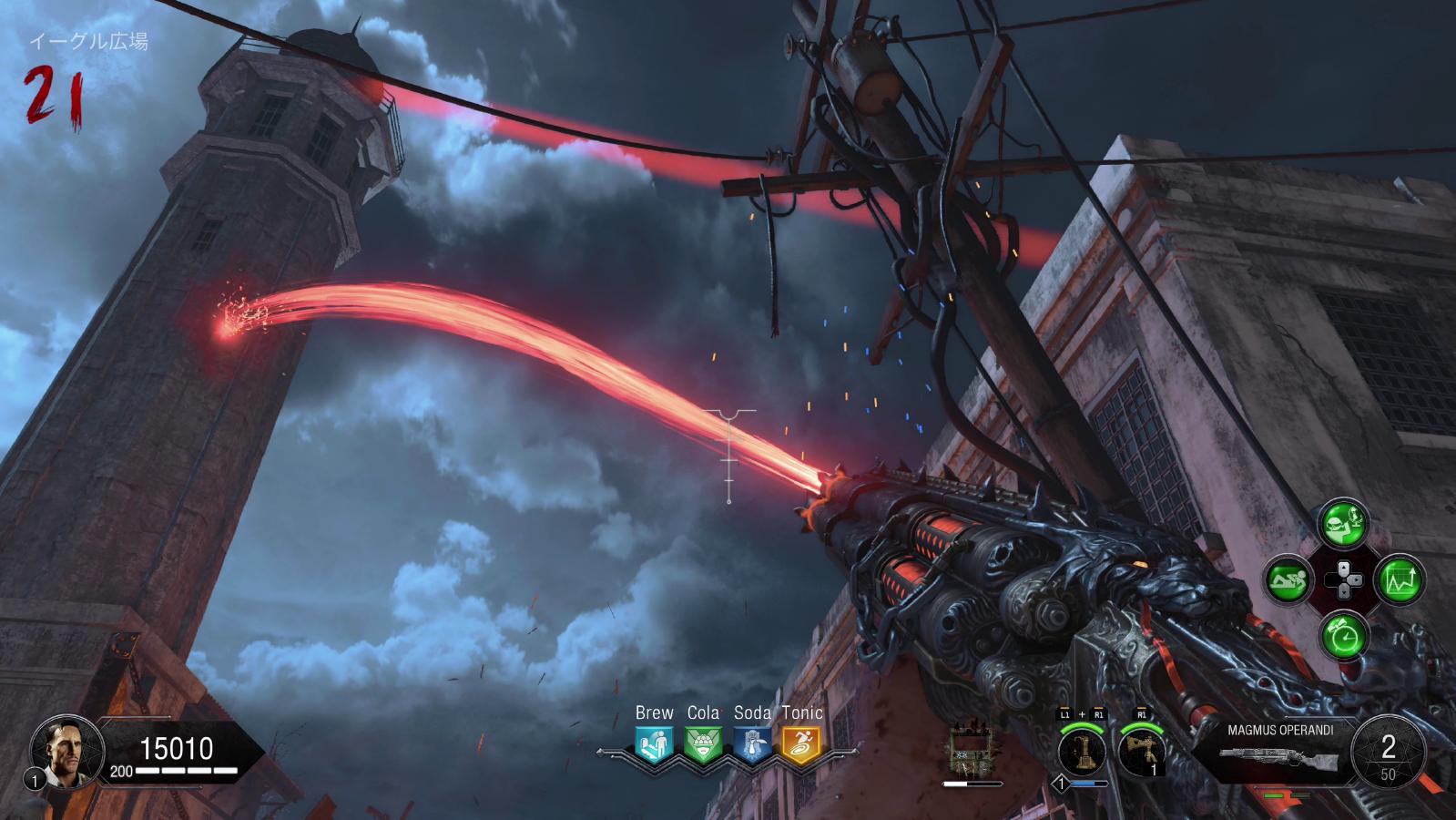The height and width of the screenshot is (820, 1456).
Task: Activate the top green elixir with the aiming figure
Action: click(1344, 523)
